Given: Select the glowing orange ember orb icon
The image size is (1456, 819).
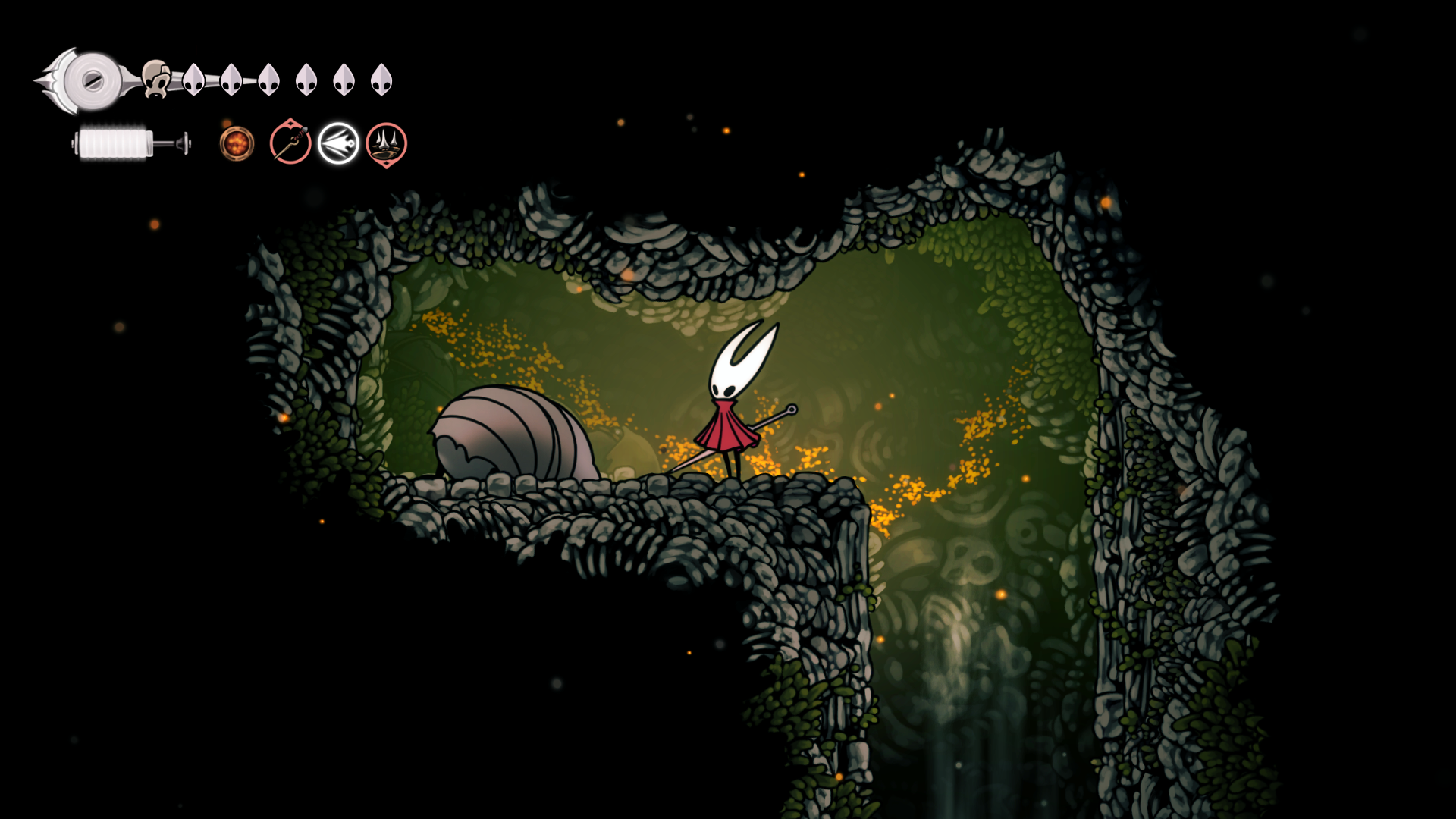Looking at the screenshot, I should point(237,143).
